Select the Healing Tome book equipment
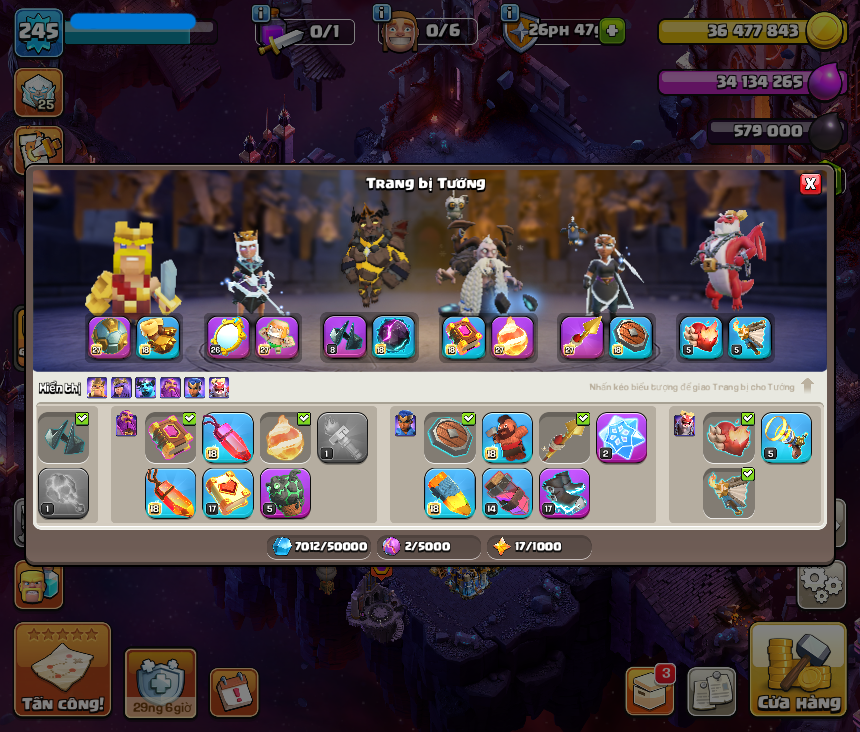The height and width of the screenshot is (732, 860). tap(228, 493)
